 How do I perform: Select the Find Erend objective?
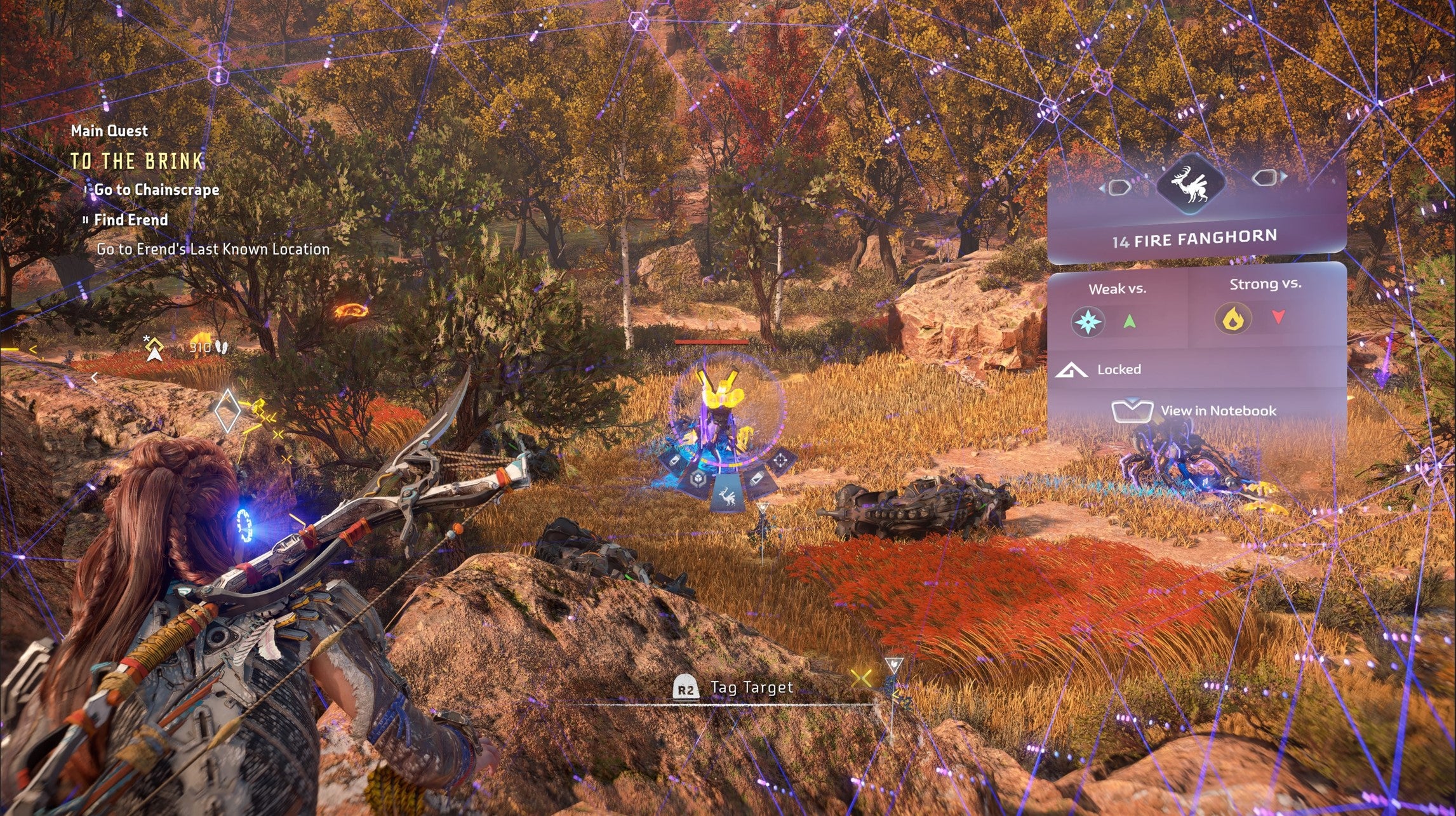tap(131, 220)
